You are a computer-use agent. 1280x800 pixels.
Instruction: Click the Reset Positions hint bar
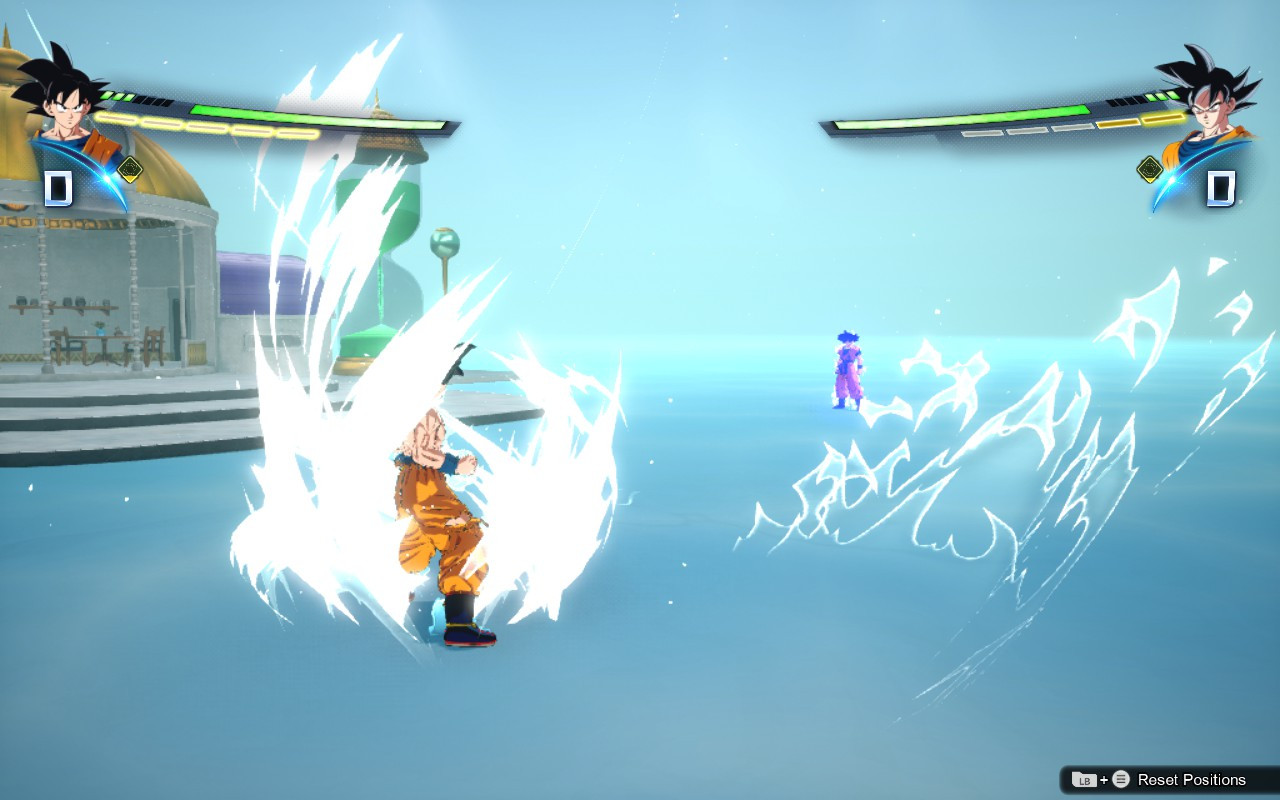(1160, 780)
